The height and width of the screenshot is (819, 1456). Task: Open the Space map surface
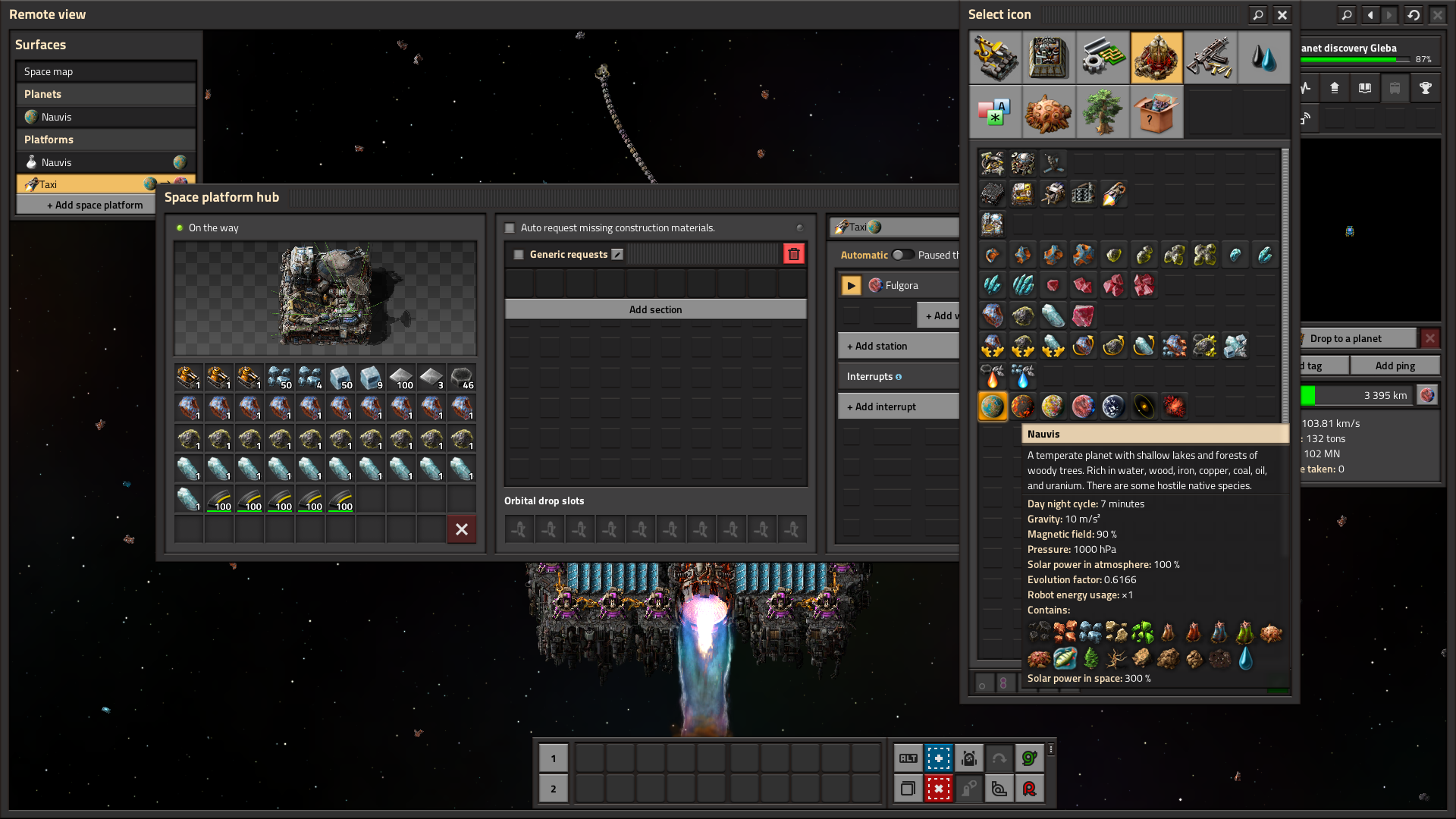click(x=105, y=71)
